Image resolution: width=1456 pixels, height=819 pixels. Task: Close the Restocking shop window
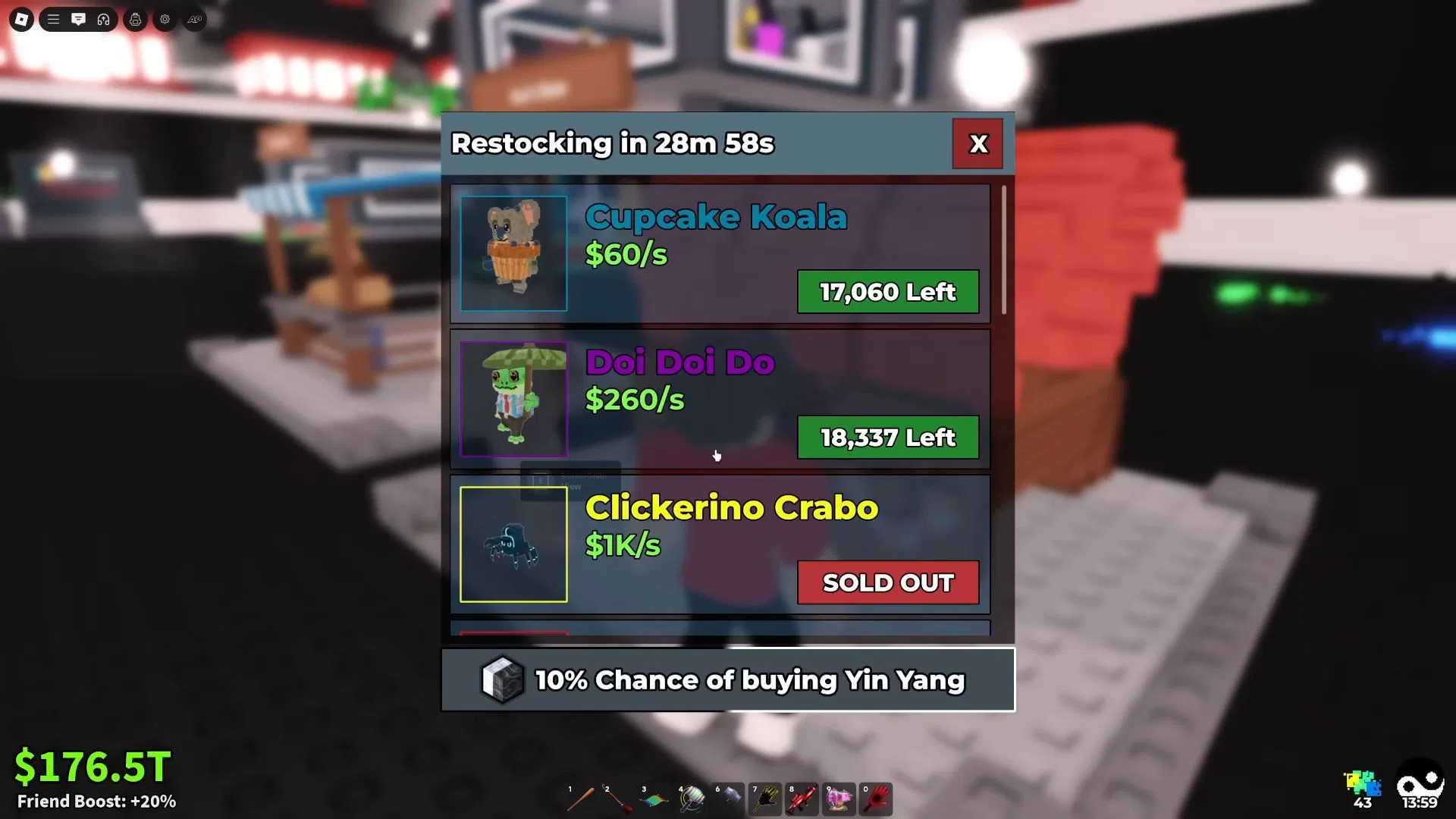tap(977, 143)
